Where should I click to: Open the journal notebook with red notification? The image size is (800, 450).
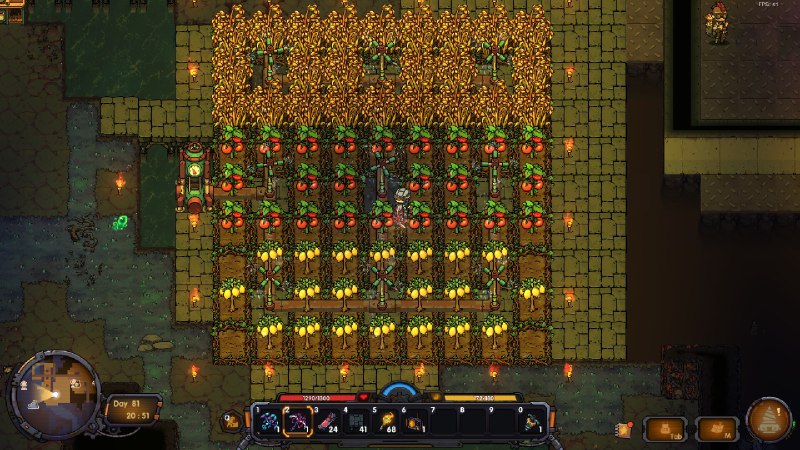pyautogui.click(x=624, y=430)
